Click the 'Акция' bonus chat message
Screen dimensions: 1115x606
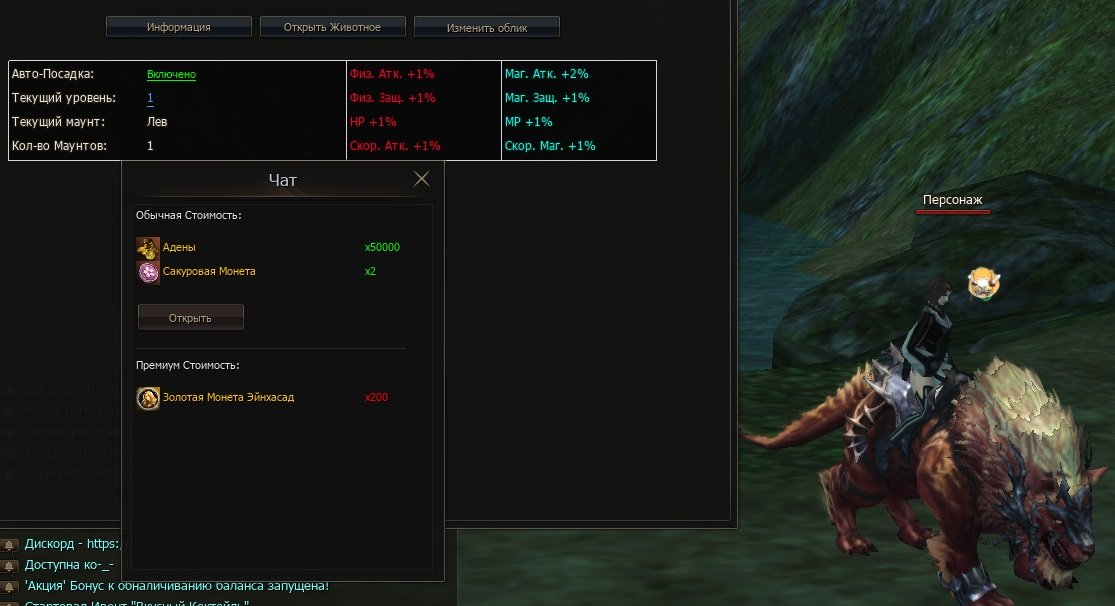pos(176,586)
